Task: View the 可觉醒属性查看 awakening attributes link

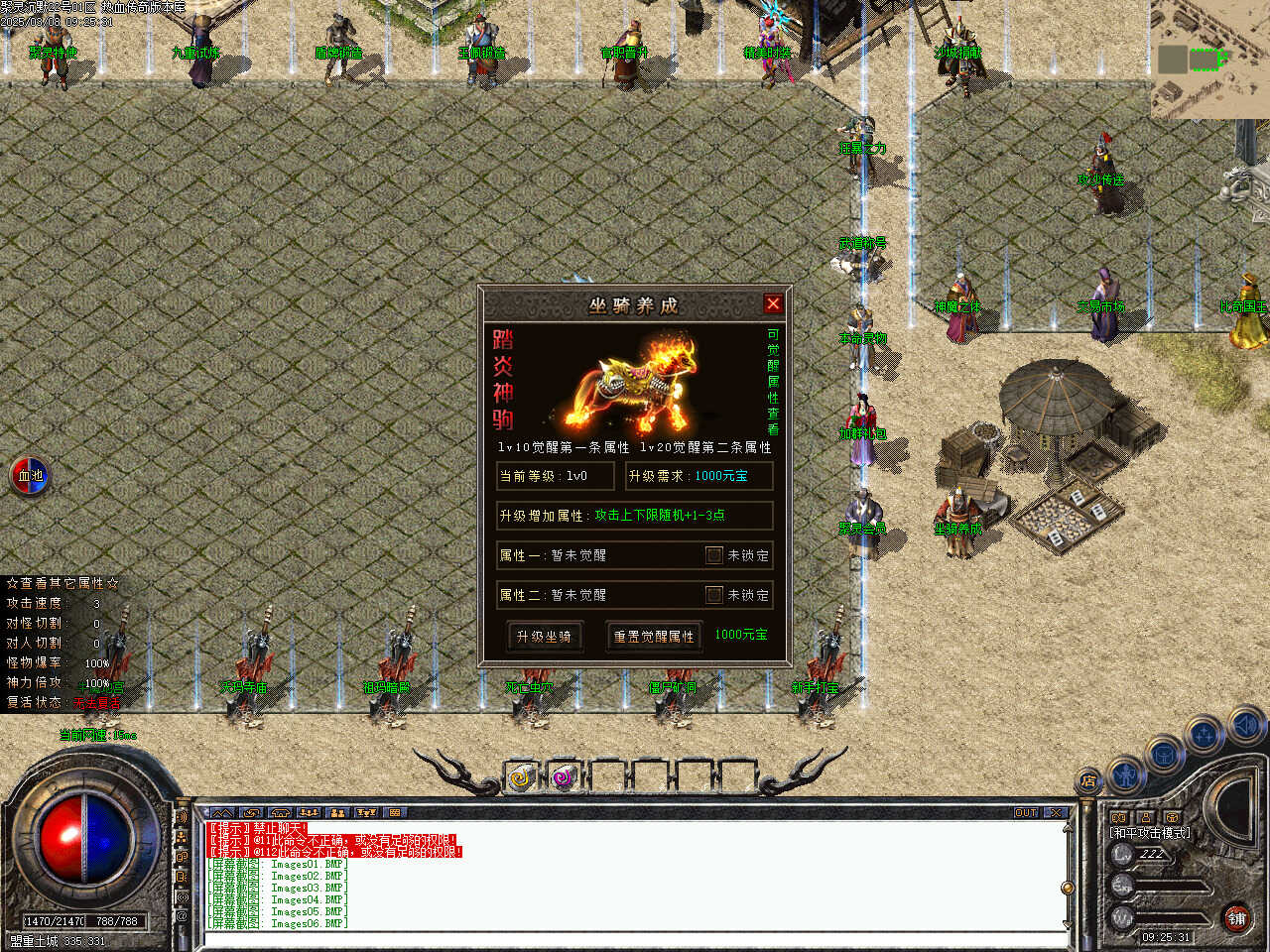Action: (x=773, y=382)
